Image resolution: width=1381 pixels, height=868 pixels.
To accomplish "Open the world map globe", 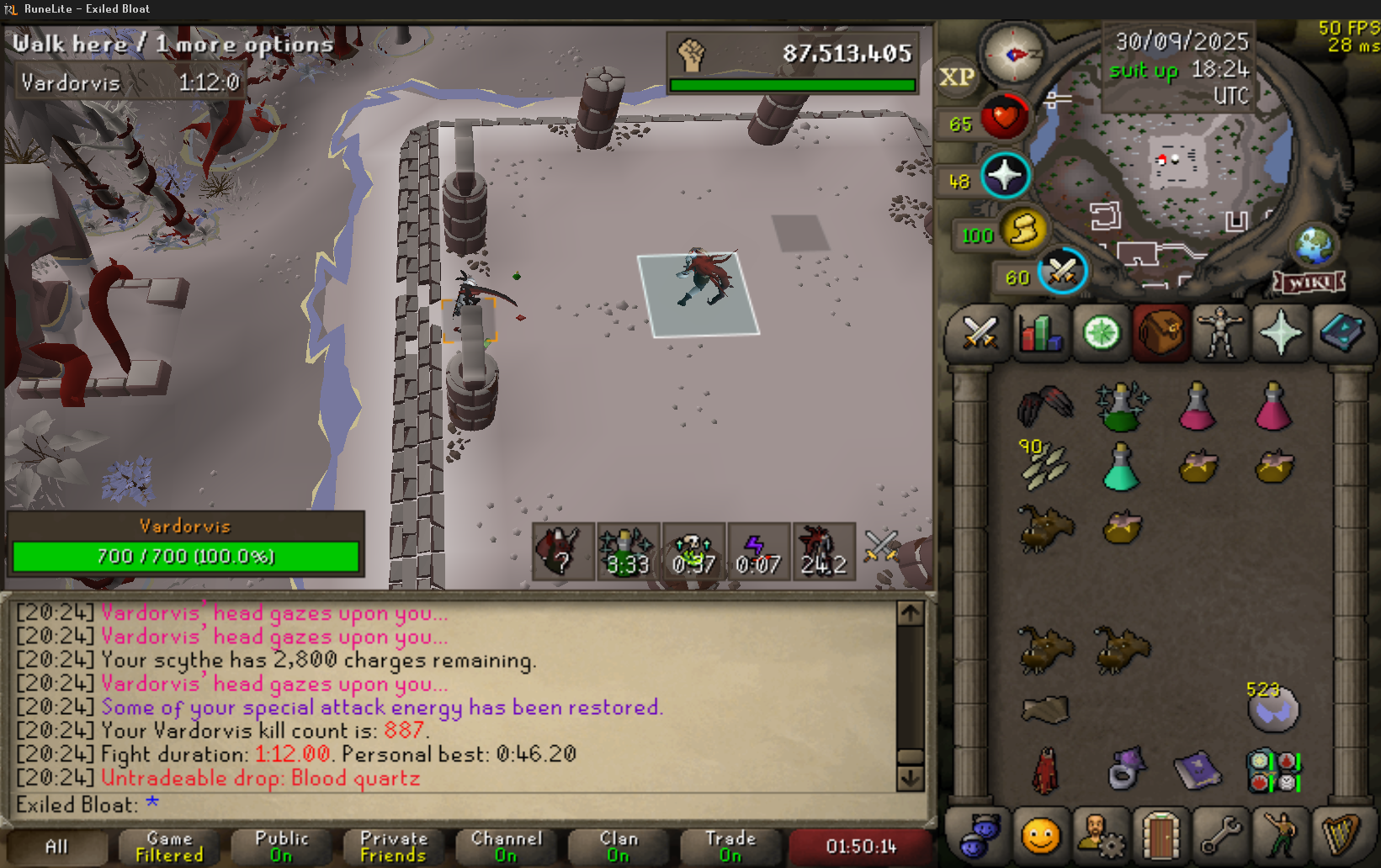I will click(1314, 246).
